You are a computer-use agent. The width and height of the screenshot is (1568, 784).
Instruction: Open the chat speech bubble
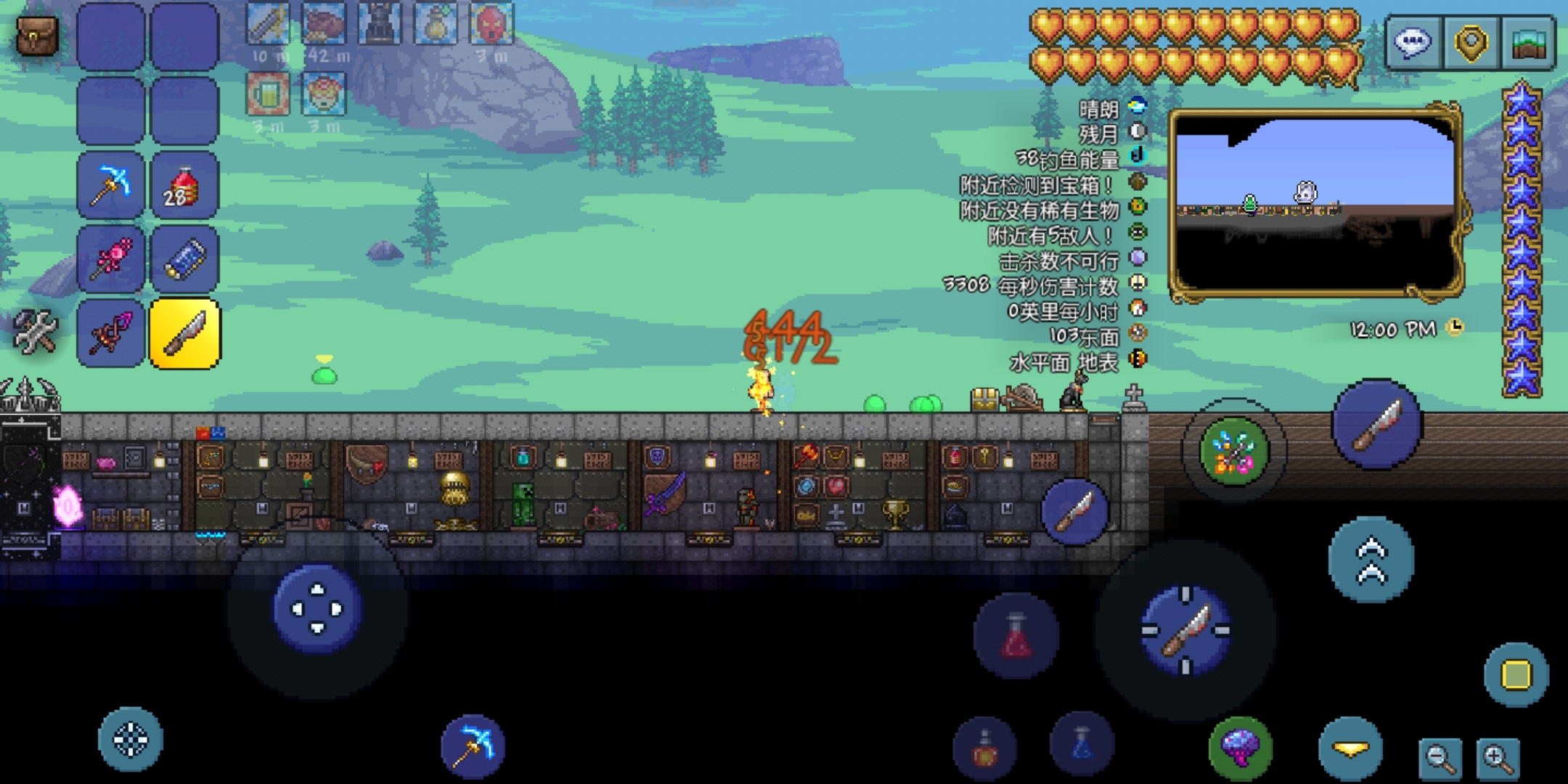point(1412,43)
